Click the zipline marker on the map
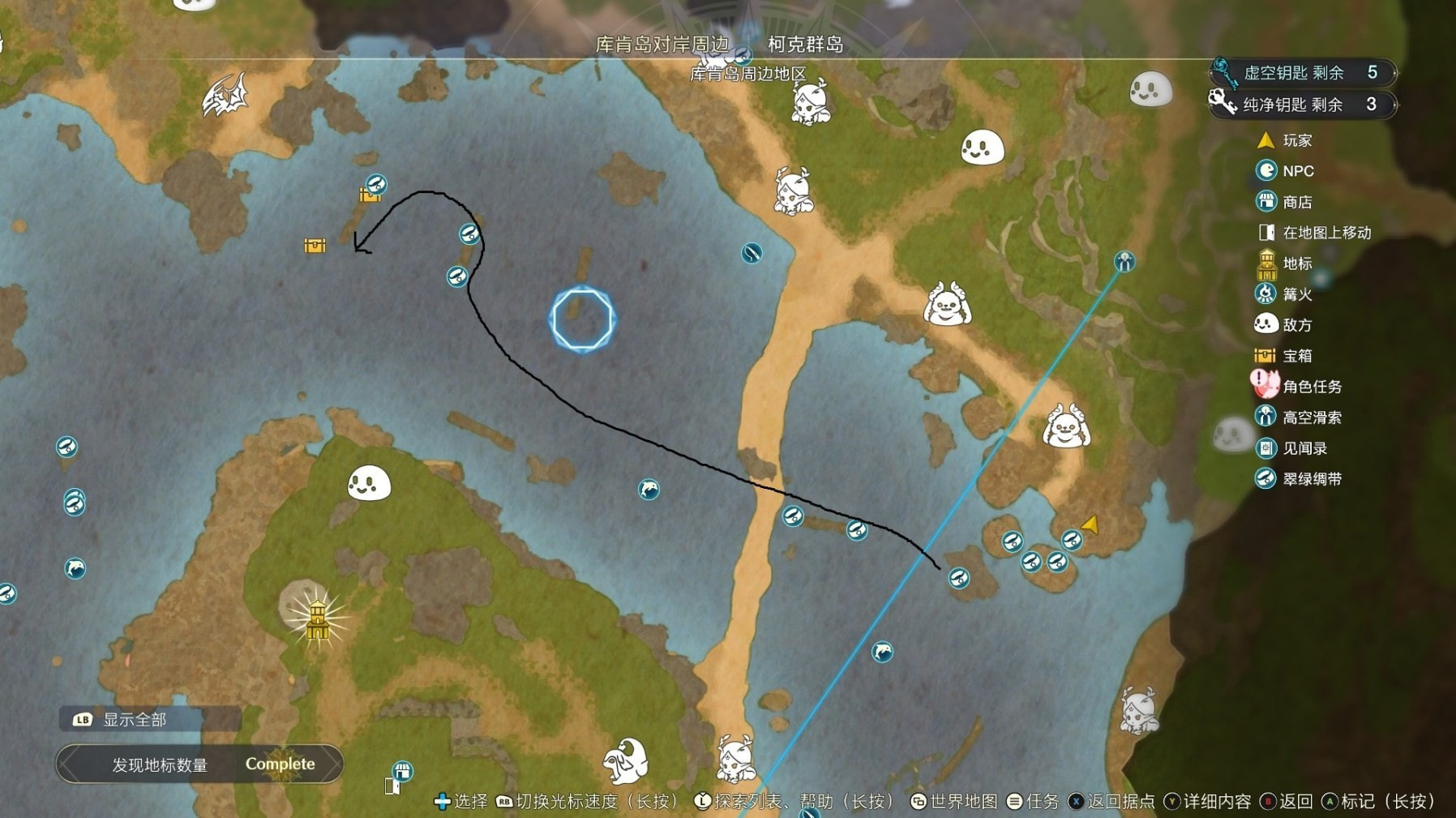Image resolution: width=1456 pixels, height=818 pixels. [x=1124, y=261]
